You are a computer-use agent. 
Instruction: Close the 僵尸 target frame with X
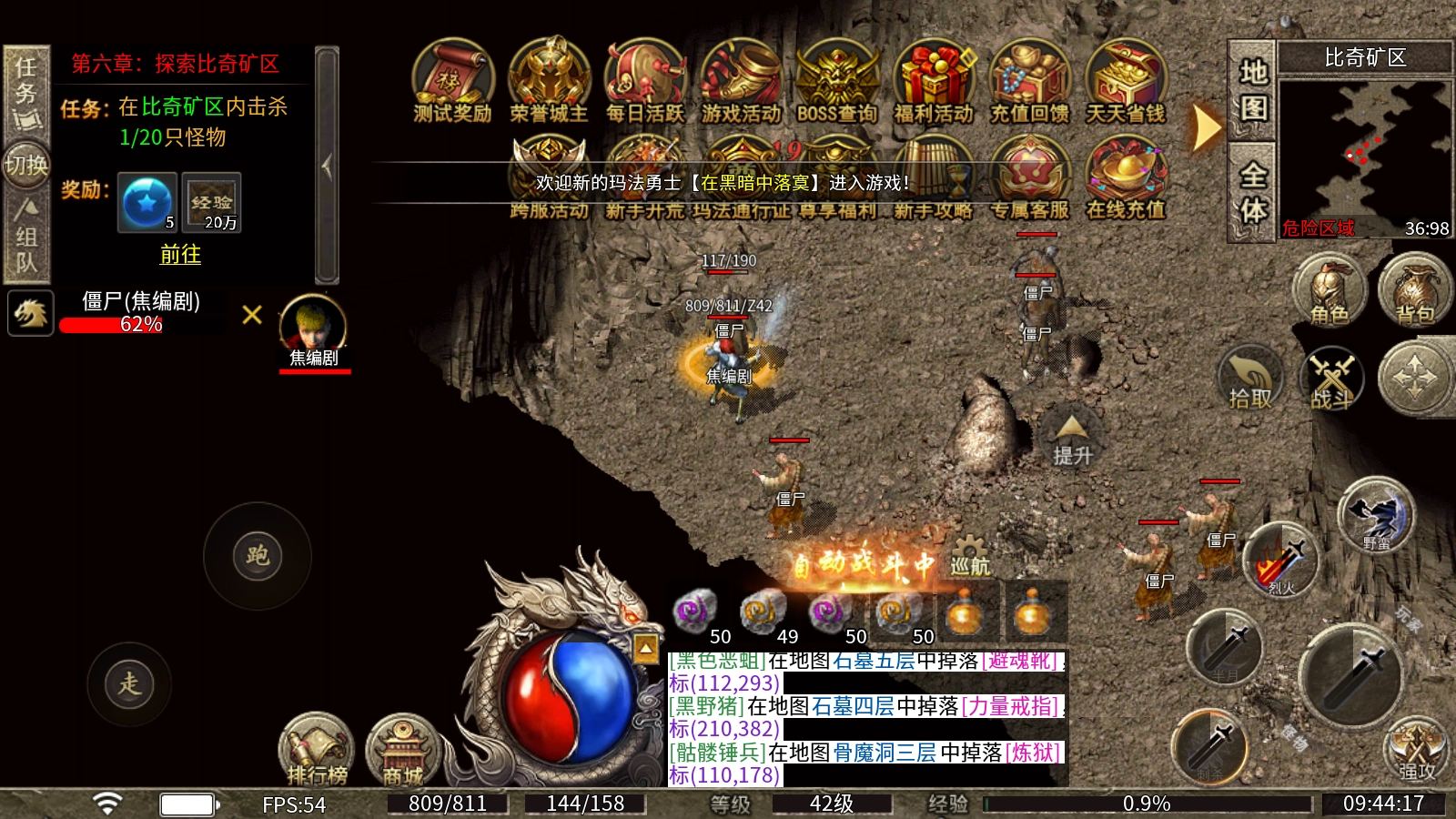(252, 315)
